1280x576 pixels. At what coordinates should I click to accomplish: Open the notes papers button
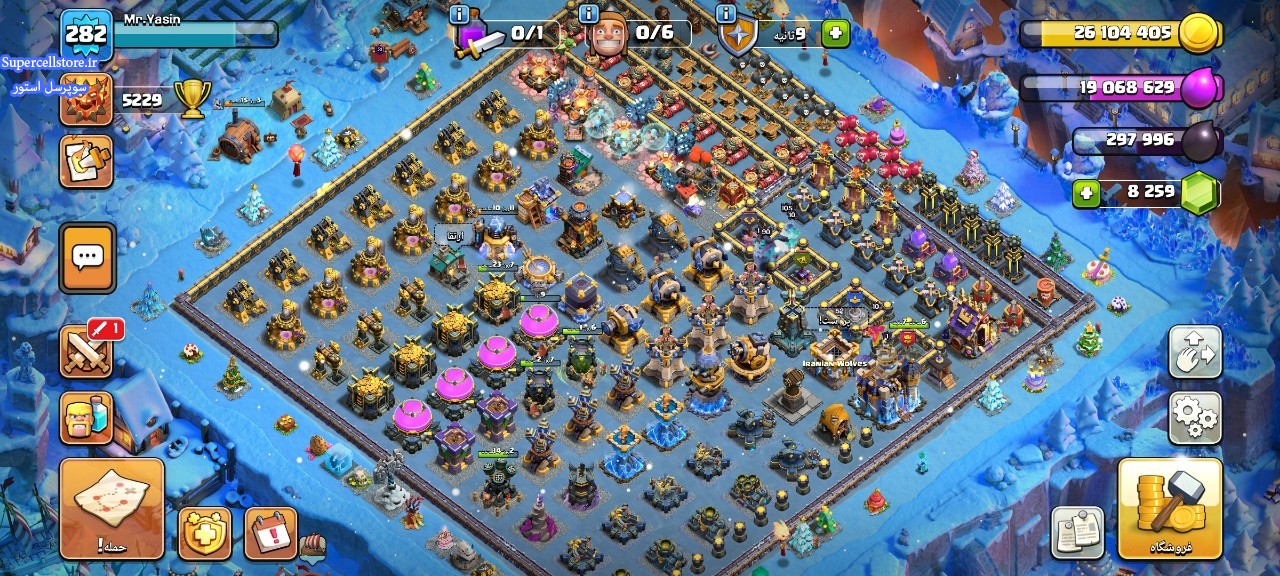click(x=1078, y=532)
